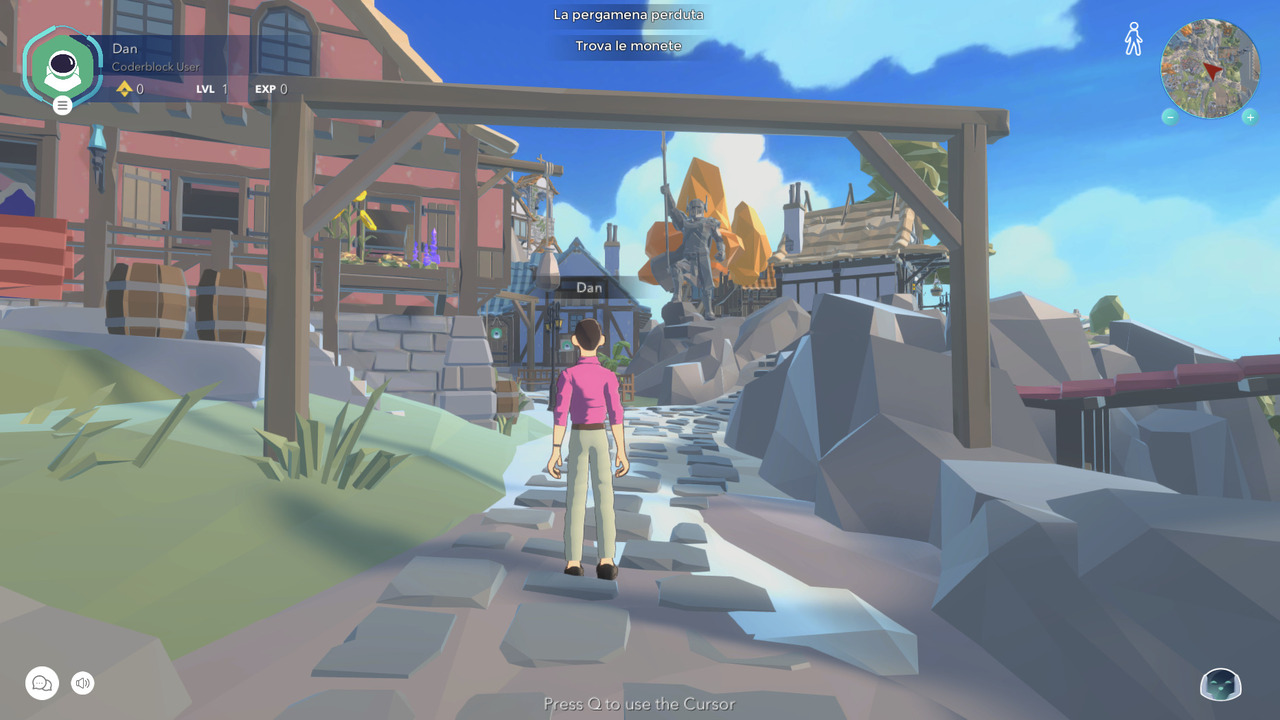Open the chat bubbles panel
1280x720 pixels.
pyautogui.click(x=42, y=683)
